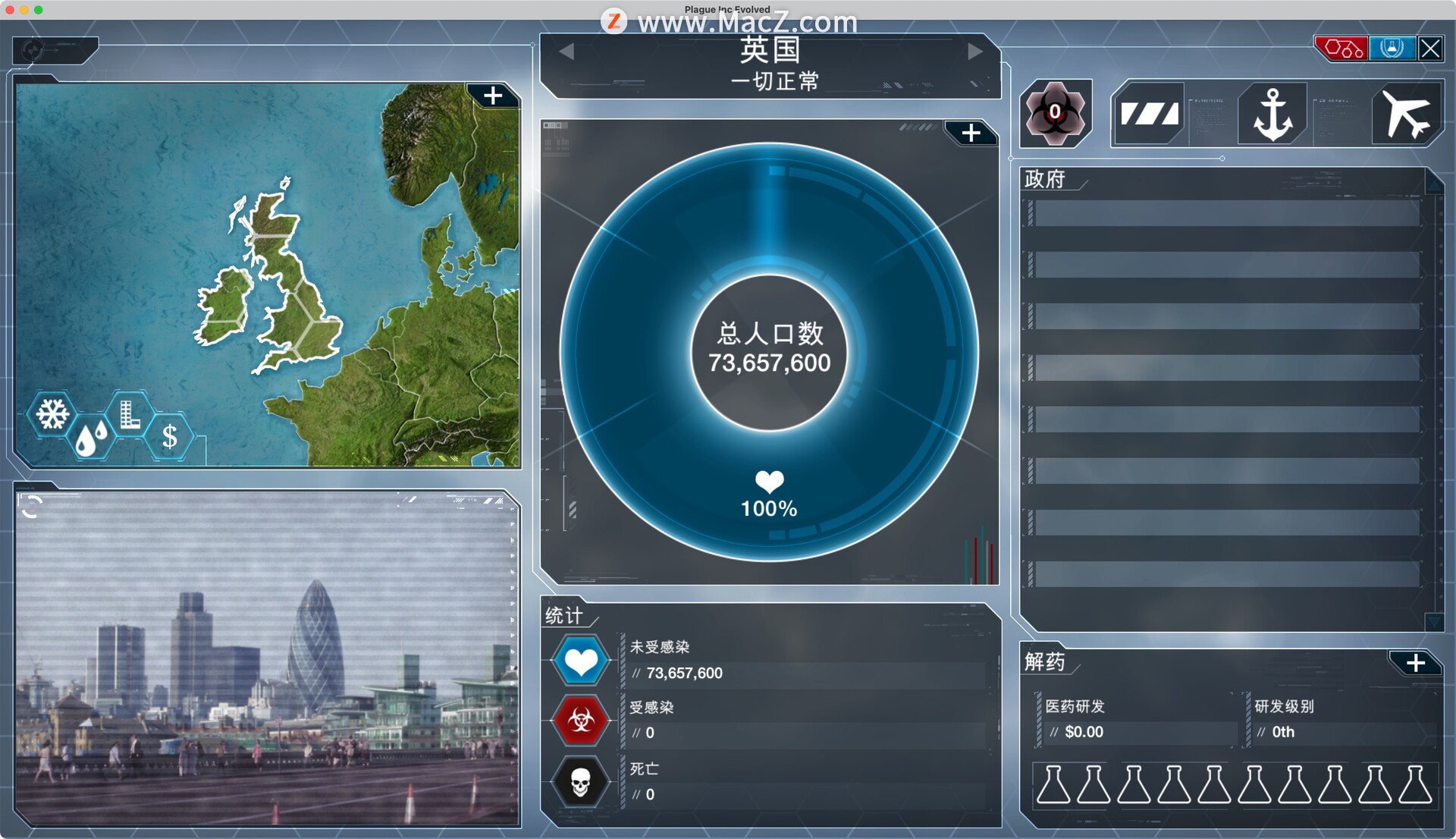The width and height of the screenshot is (1456, 839).
Task: Close the country info screen
Action: point(1430,49)
